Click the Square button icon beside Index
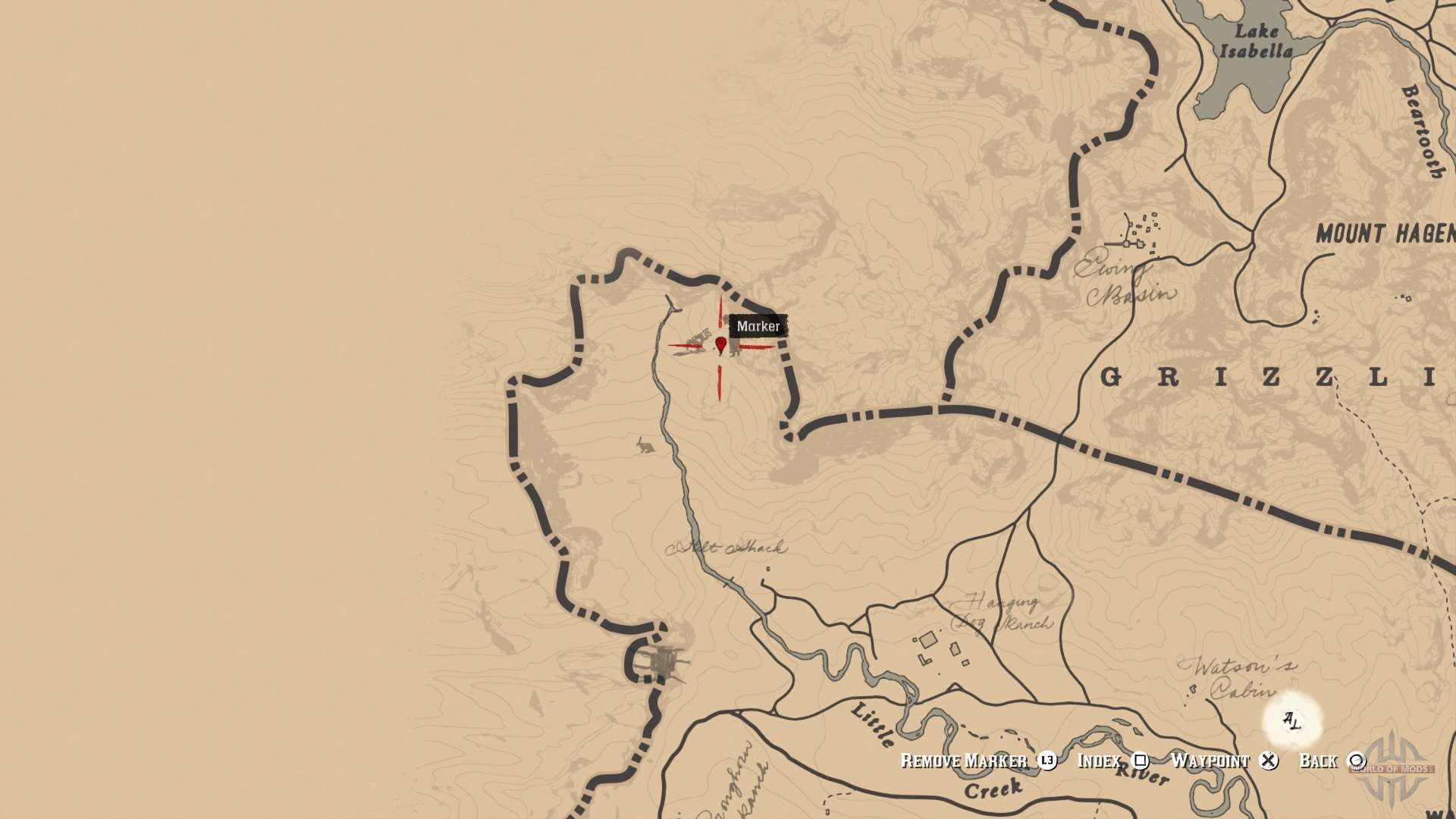 coord(1139,761)
